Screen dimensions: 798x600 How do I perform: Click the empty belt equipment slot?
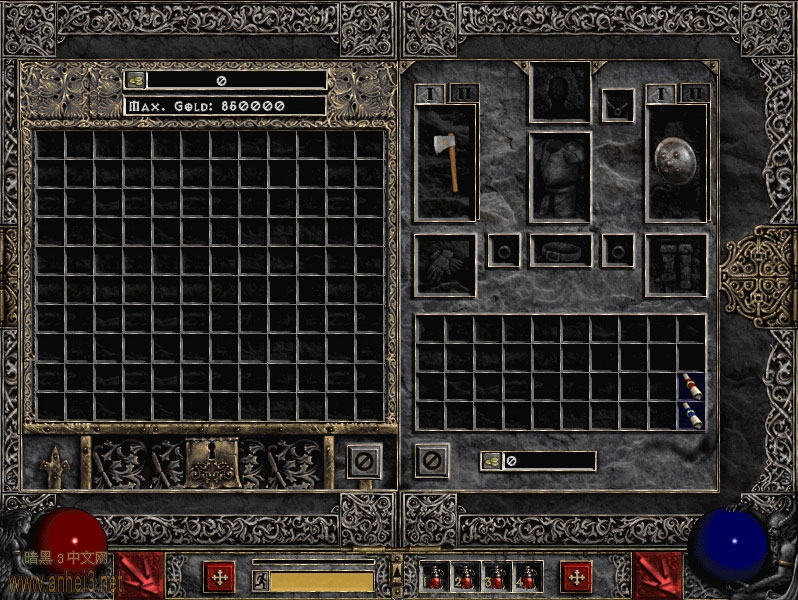[x=560, y=250]
